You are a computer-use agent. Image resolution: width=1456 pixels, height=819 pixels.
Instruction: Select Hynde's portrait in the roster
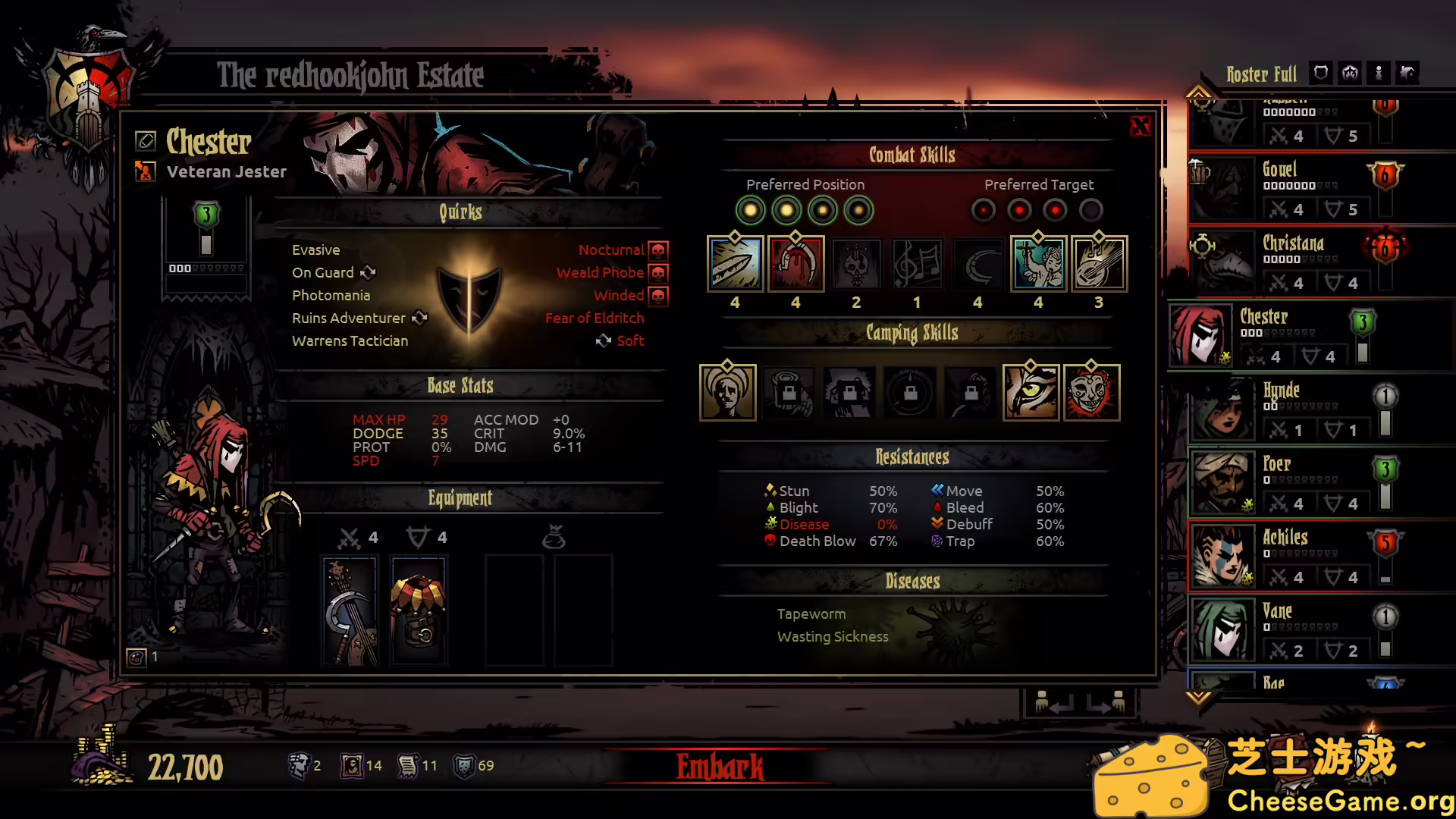[x=1222, y=409]
